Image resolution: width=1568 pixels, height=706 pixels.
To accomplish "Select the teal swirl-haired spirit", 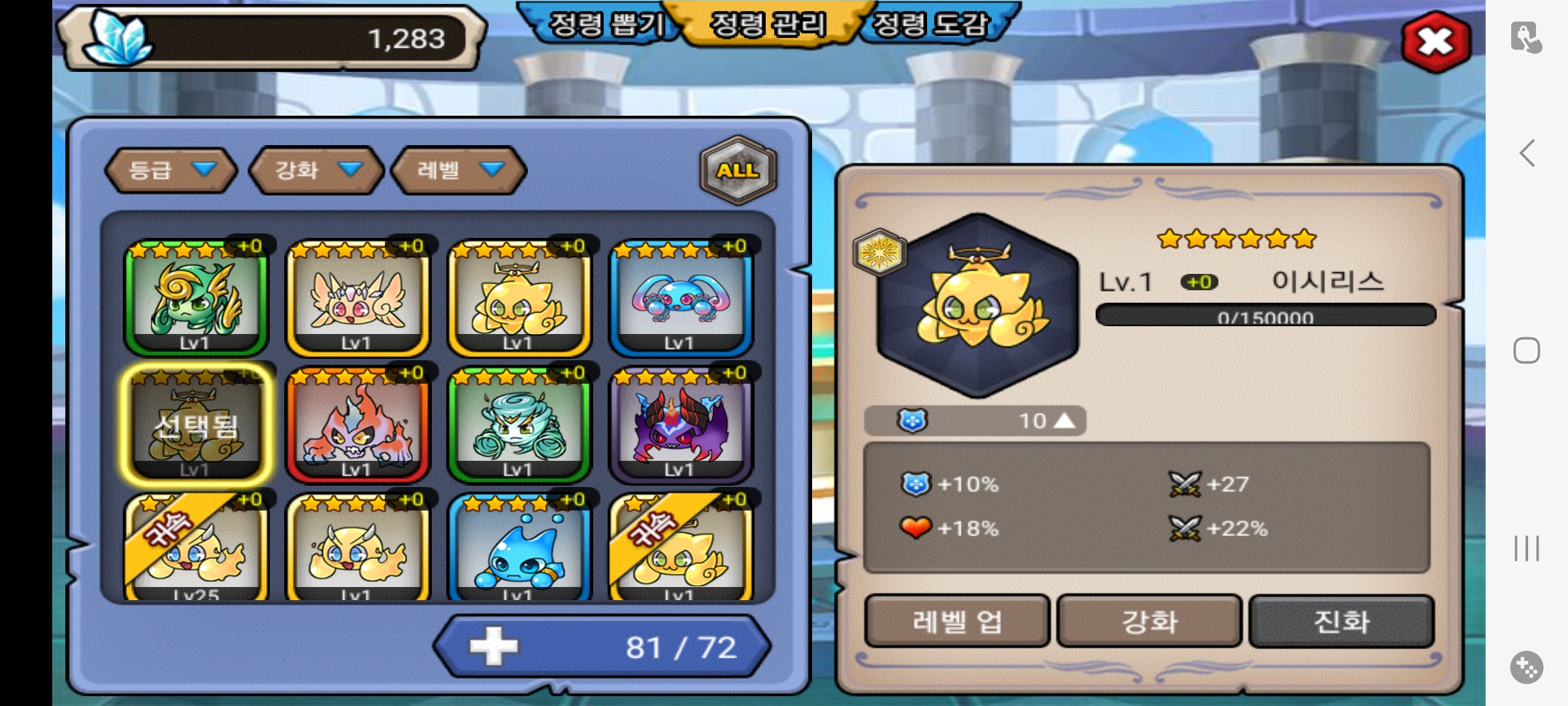I will pyautogui.click(x=519, y=425).
